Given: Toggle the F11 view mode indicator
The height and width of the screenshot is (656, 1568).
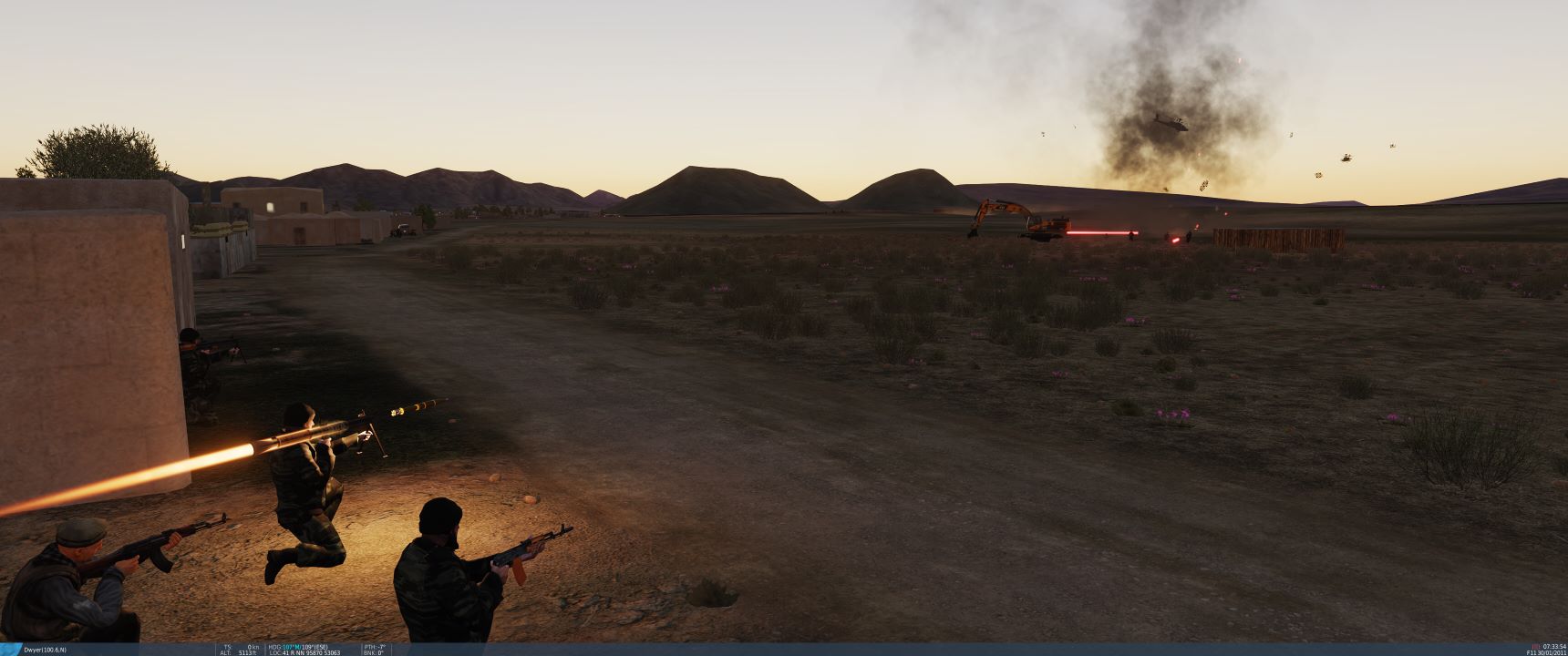Looking at the screenshot, I should click(1530, 652).
